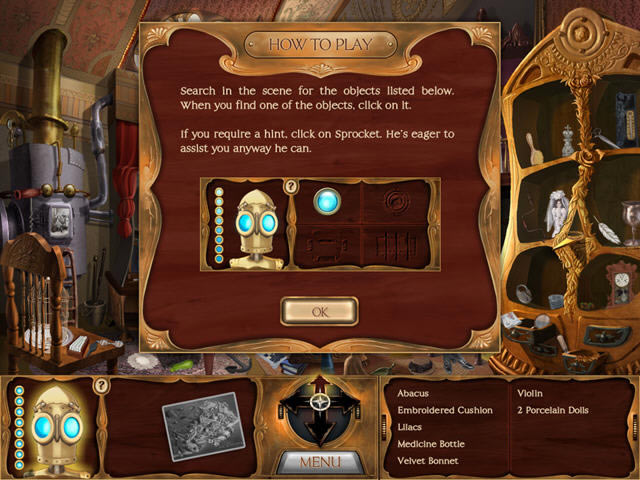Confirm the How to Play dialog with OK
This screenshot has width=640, height=480.
tap(319, 311)
